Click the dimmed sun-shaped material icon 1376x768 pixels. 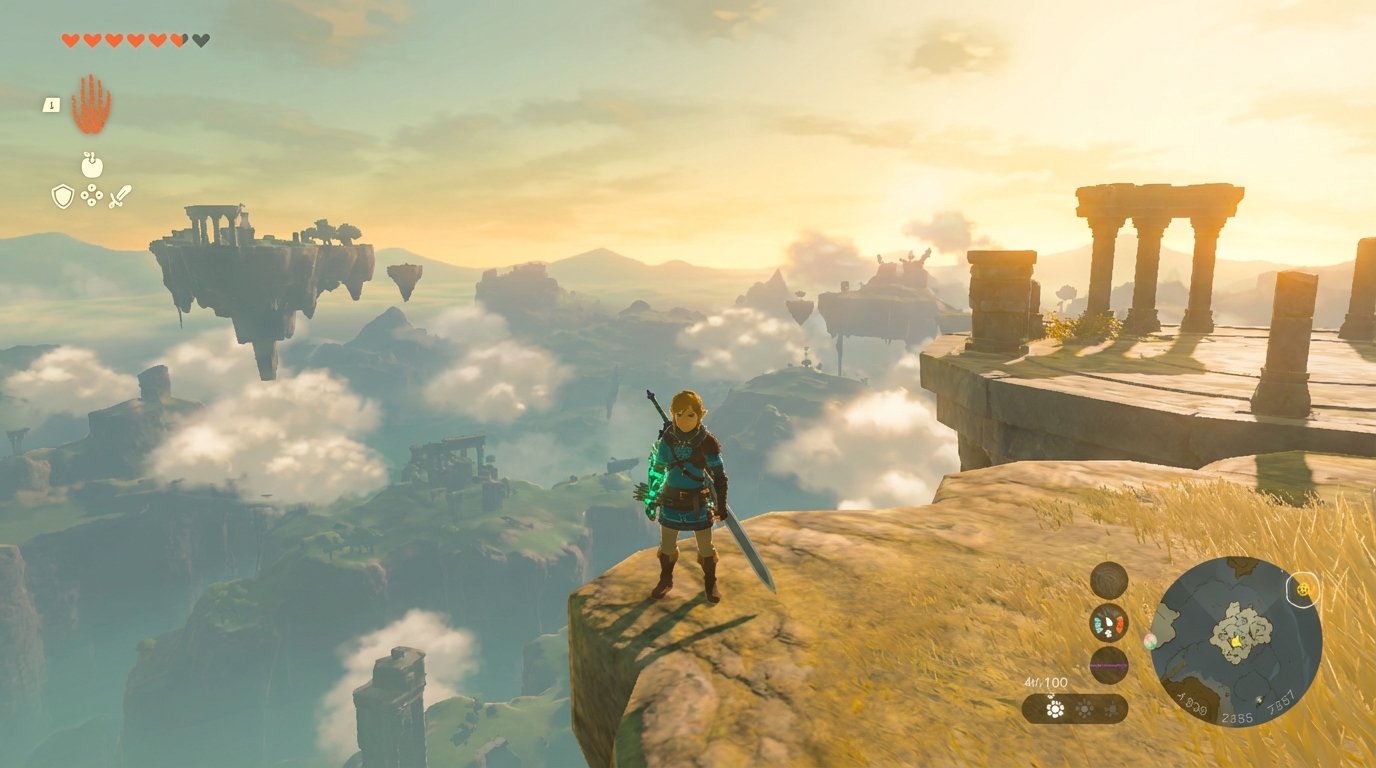1085,709
